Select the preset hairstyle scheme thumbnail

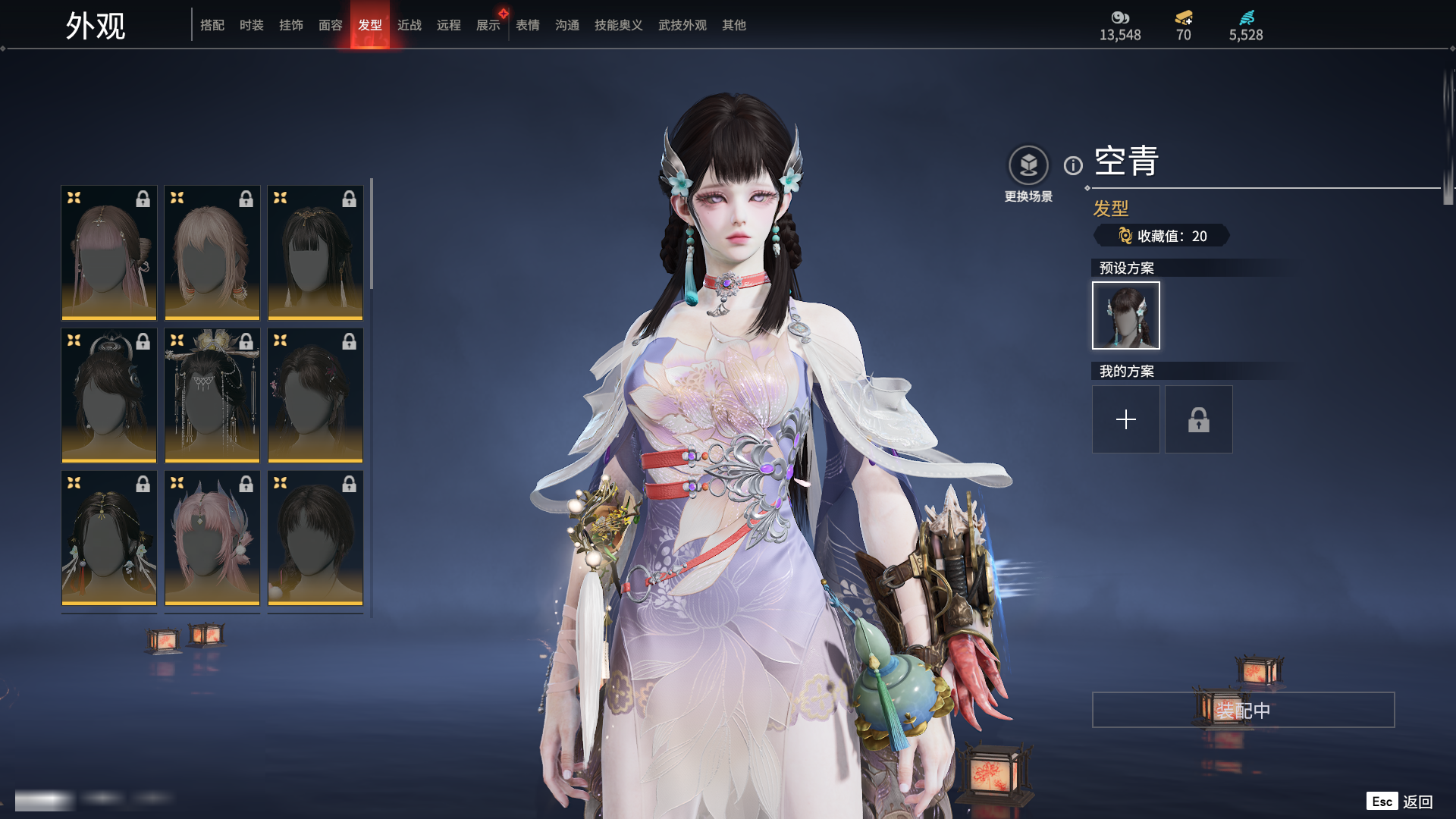click(x=1125, y=315)
